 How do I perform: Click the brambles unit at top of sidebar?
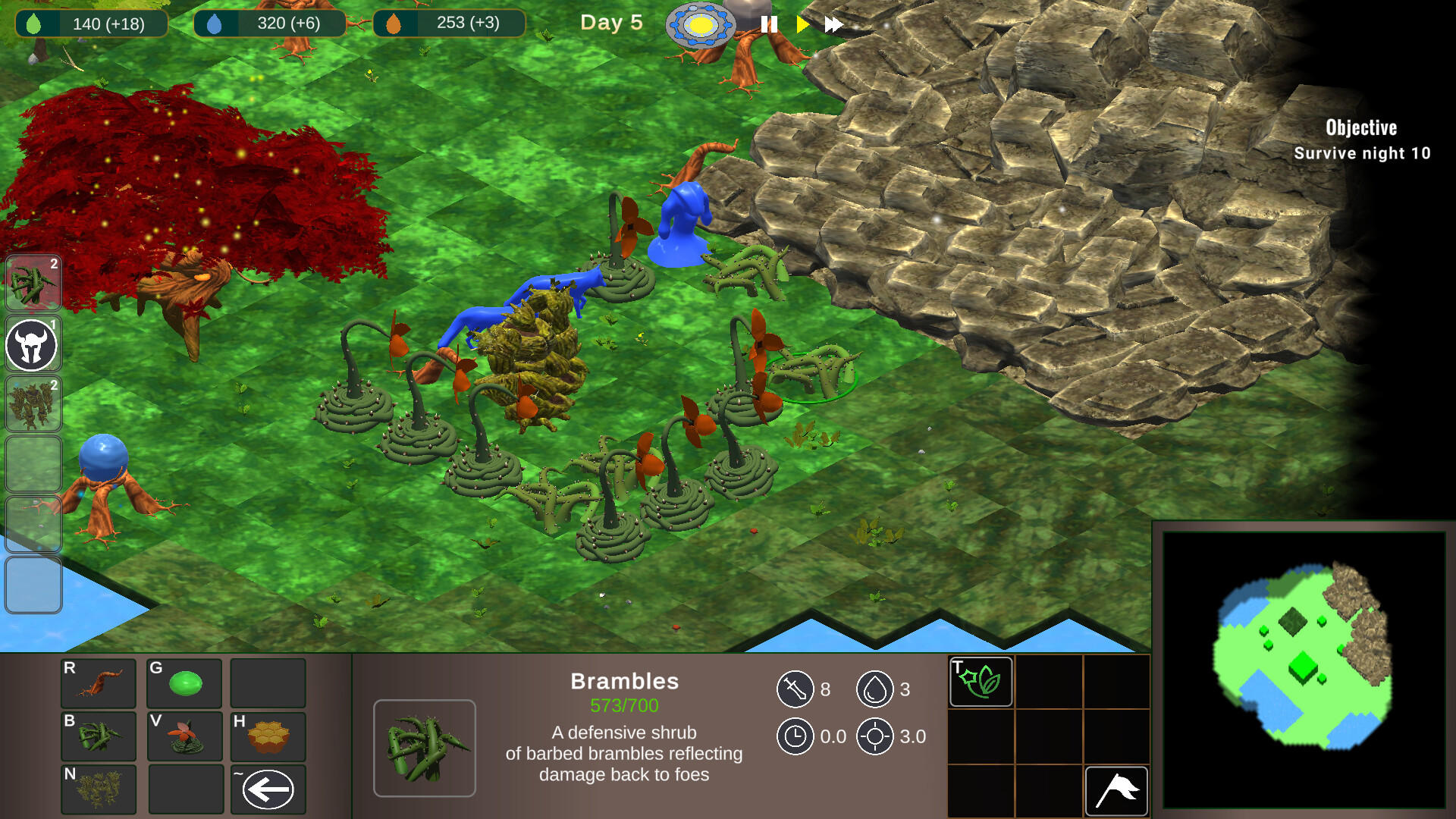(33, 284)
